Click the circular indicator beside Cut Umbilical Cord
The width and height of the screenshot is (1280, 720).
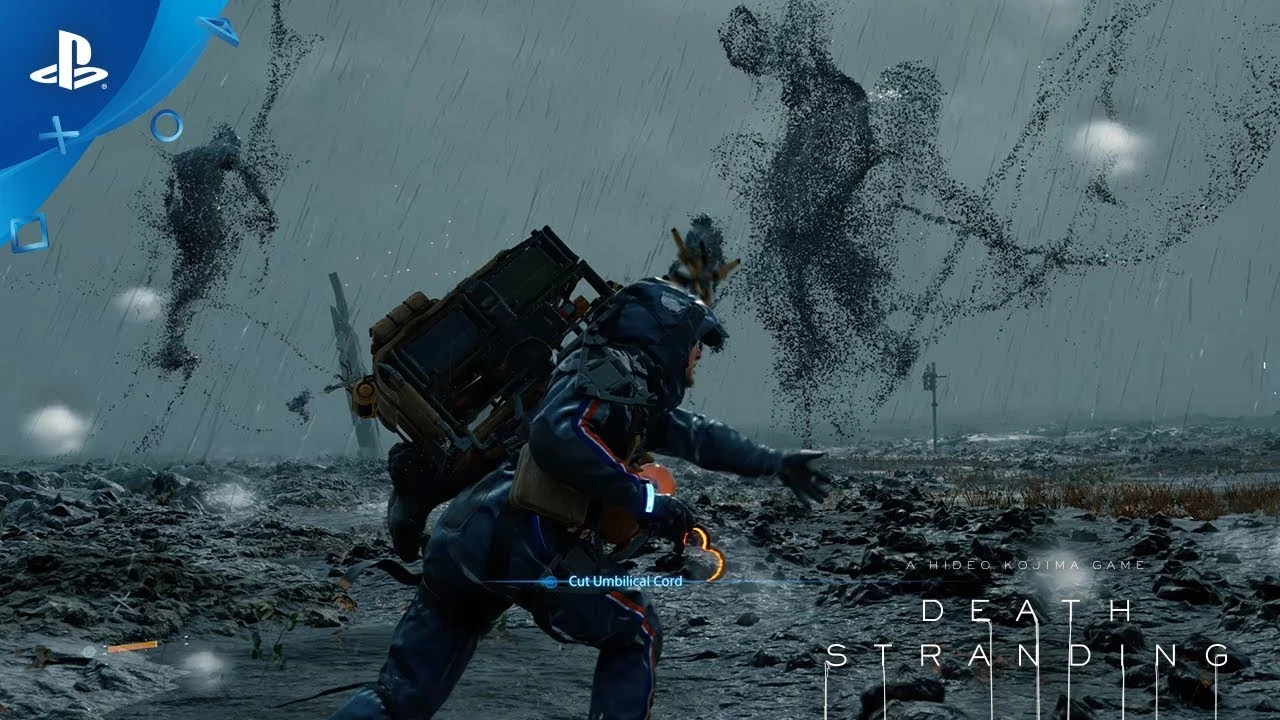pyautogui.click(x=551, y=581)
